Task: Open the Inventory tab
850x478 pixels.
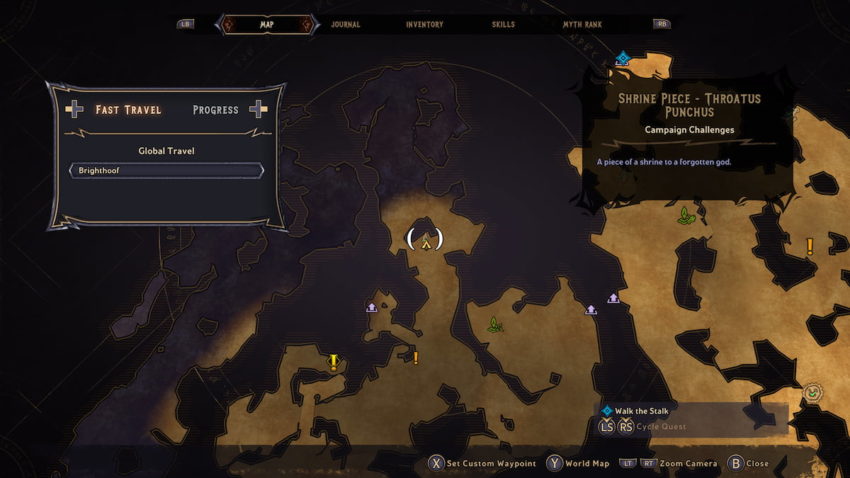Action: tap(424, 24)
